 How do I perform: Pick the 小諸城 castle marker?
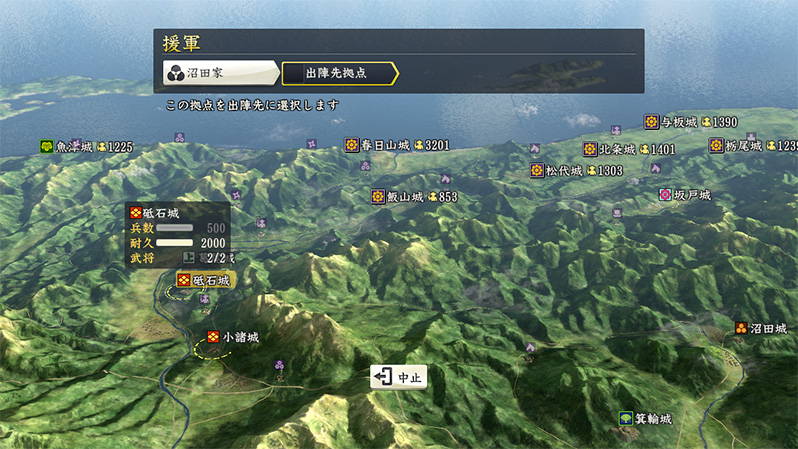(x=214, y=338)
